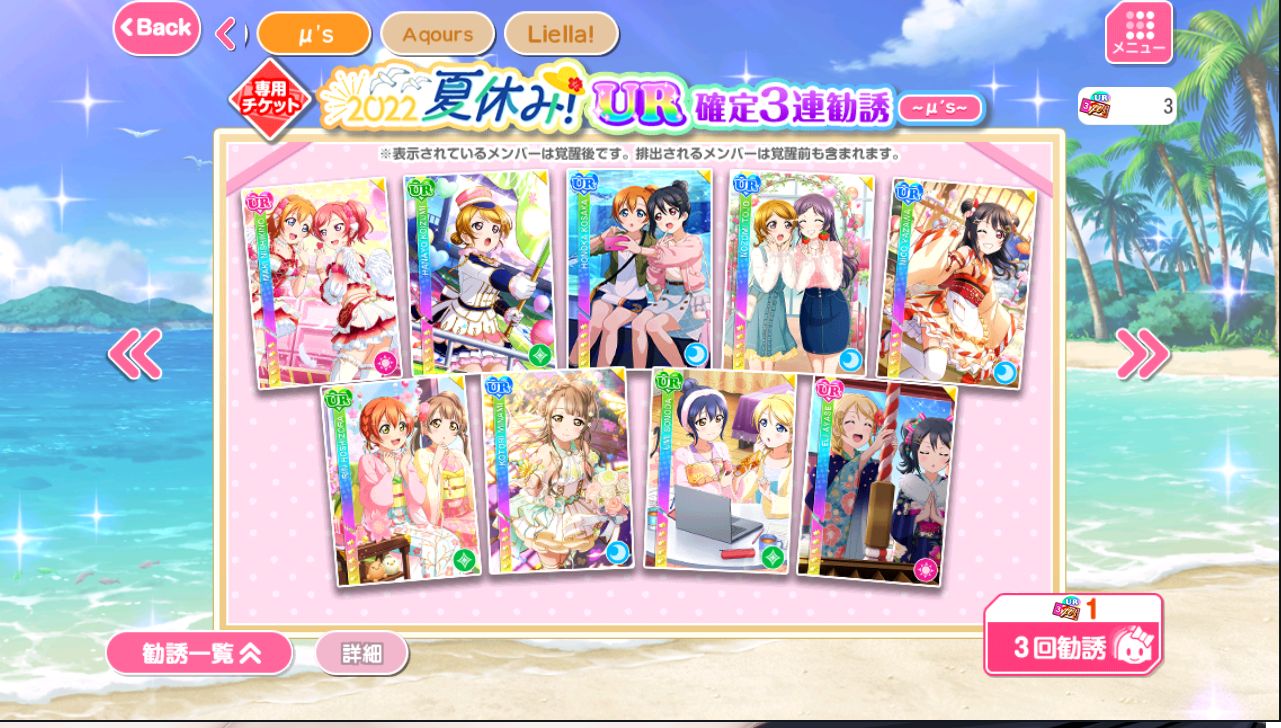Show the previous scouting banner with left arrows
Image resolution: width=1281 pixels, height=728 pixels.
tap(135, 353)
